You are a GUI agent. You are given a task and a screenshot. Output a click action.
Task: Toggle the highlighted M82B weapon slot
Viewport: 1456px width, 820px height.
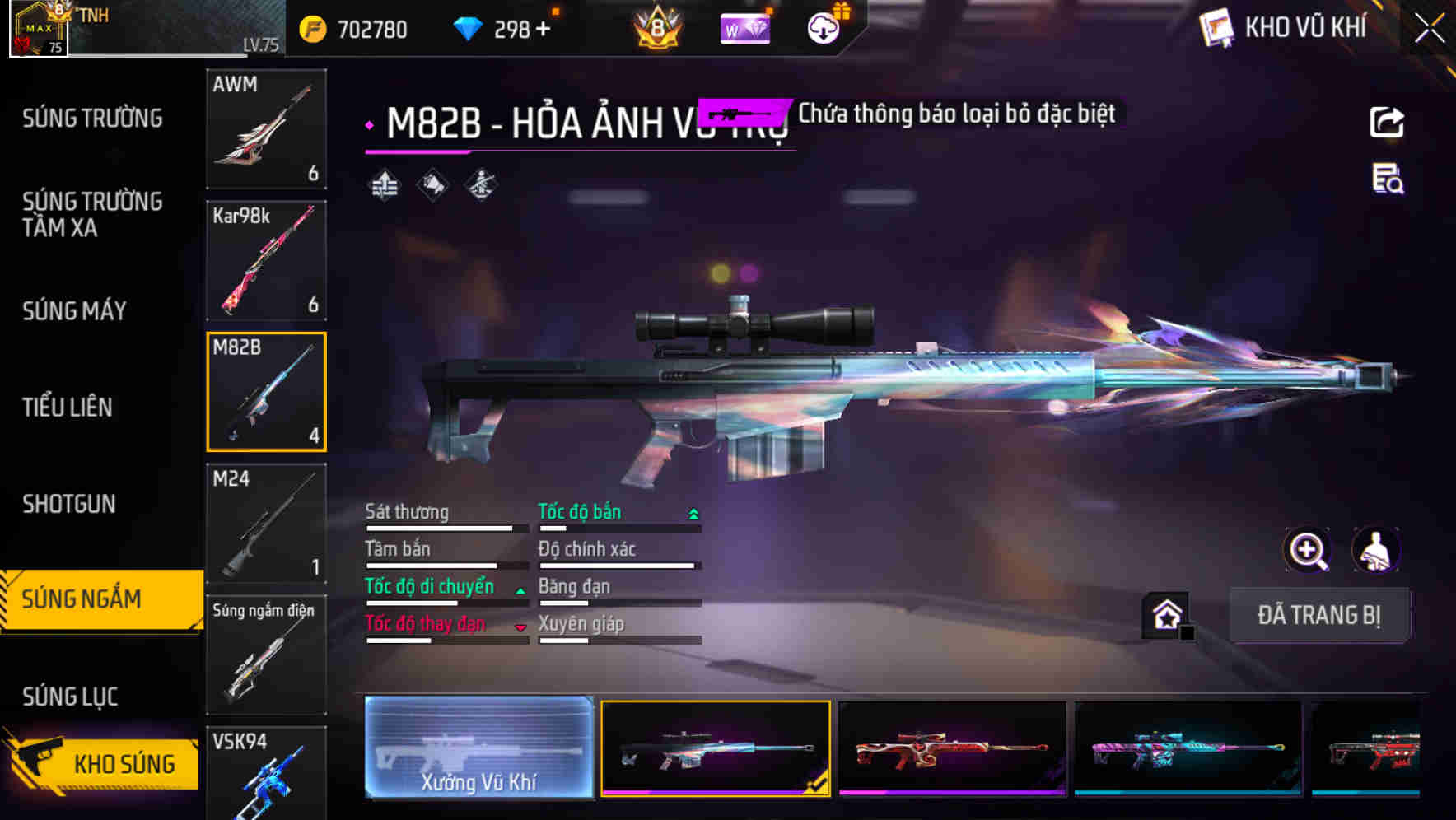coord(266,392)
